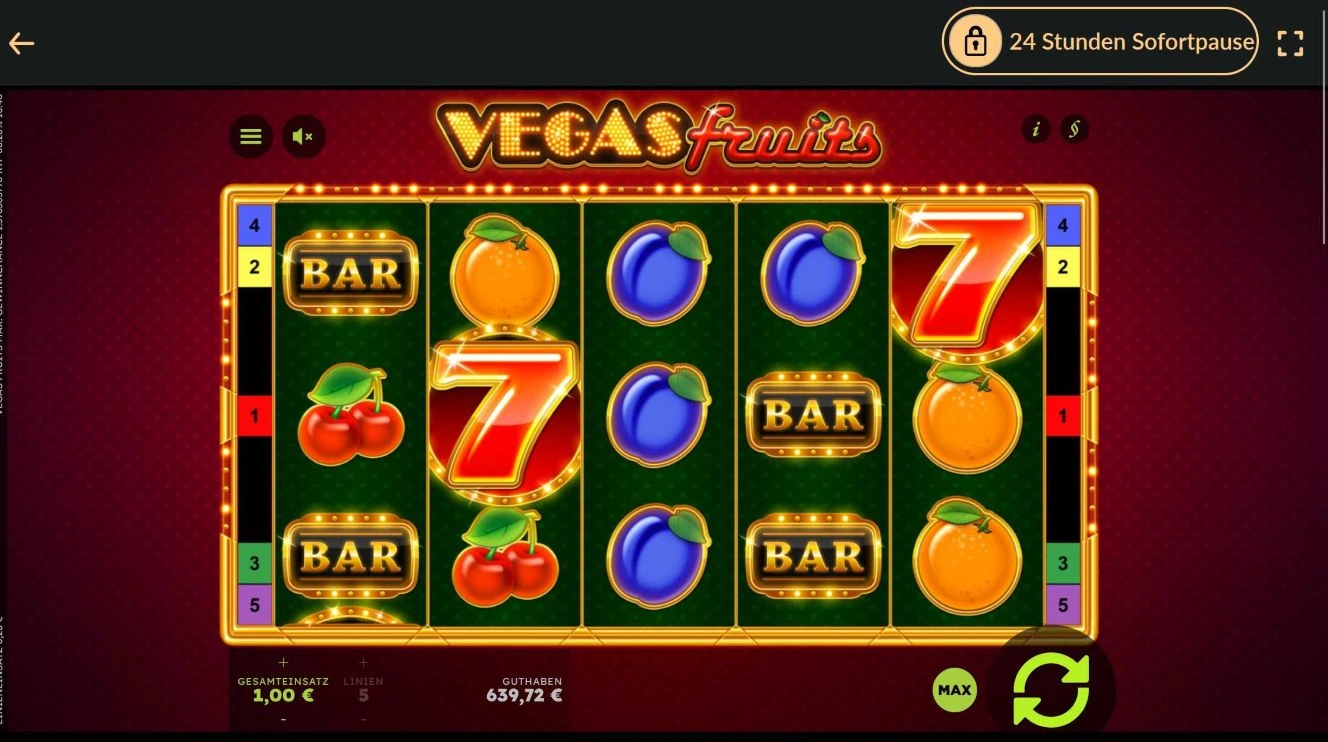Viewport: 1328px width, 742px height.
Task: Activate 24 Stunden Sofortpause
Action: click(x=1100, y=42)
